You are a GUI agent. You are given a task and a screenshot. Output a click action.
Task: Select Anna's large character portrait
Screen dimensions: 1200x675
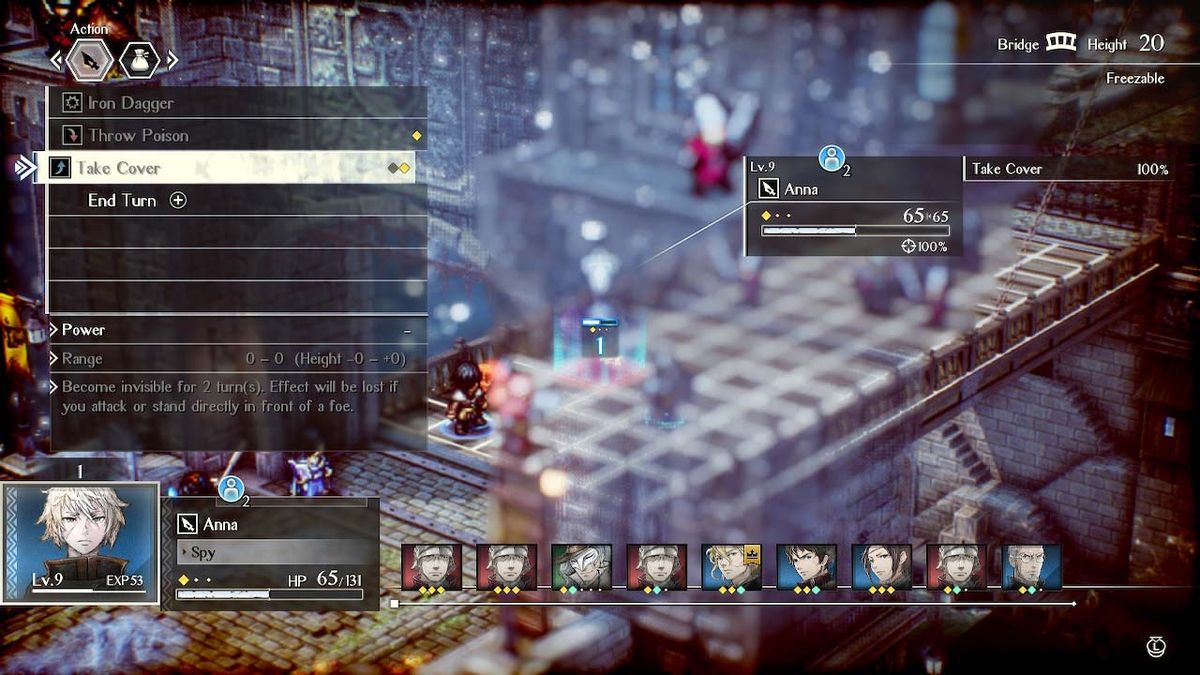[x=81, y=543]
